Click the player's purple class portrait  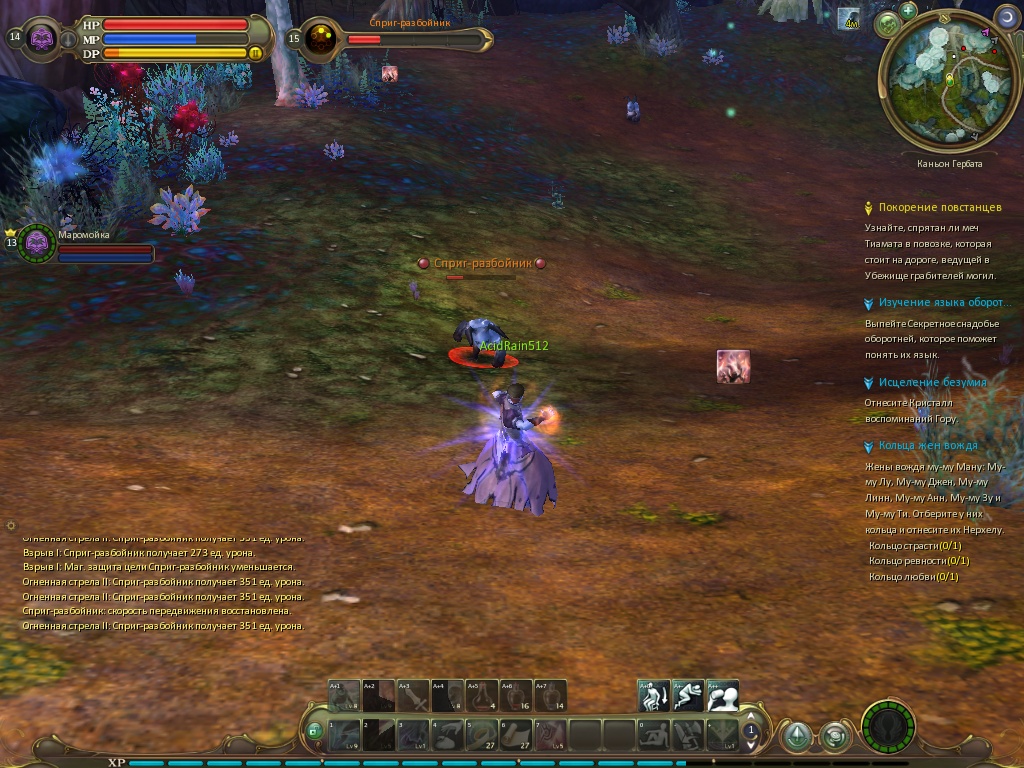(42, 39)
